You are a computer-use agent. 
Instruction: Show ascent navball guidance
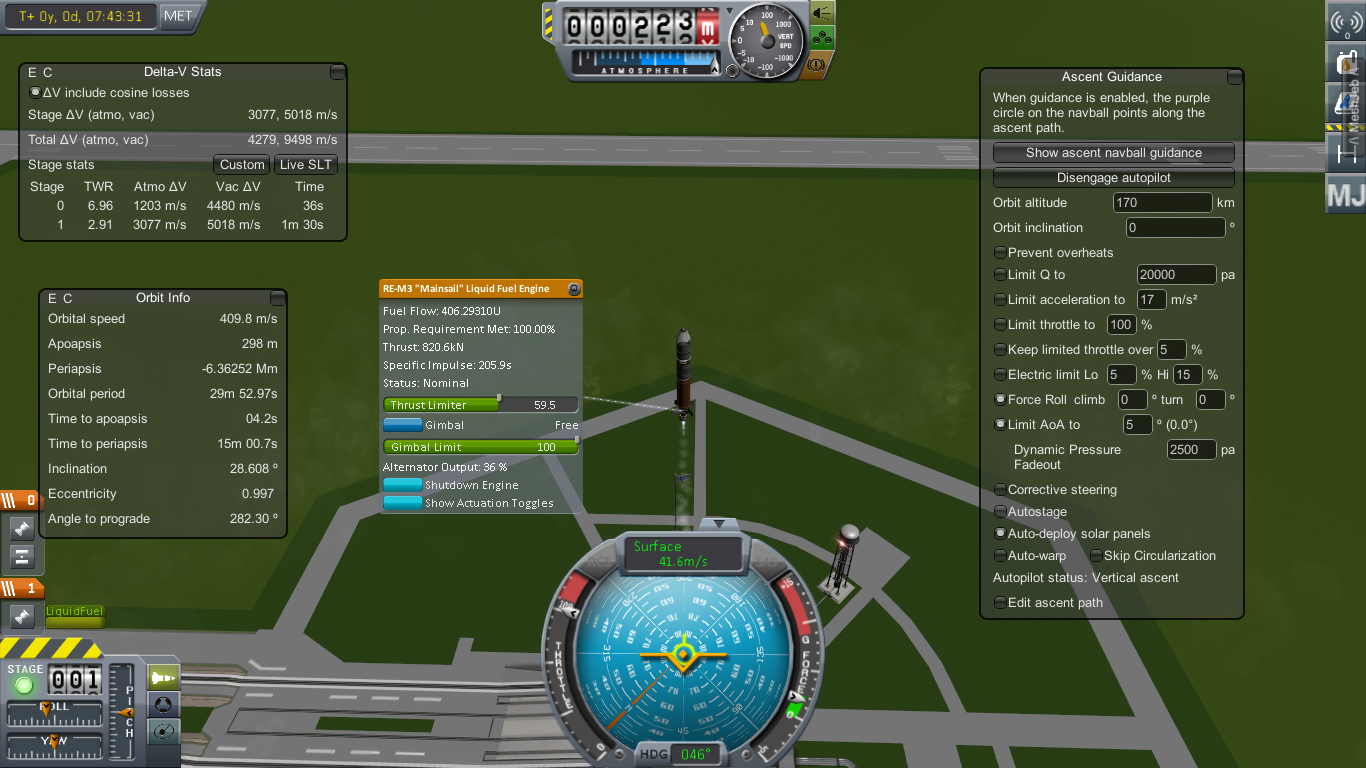pyautogui.click(x=1113, y=153)
